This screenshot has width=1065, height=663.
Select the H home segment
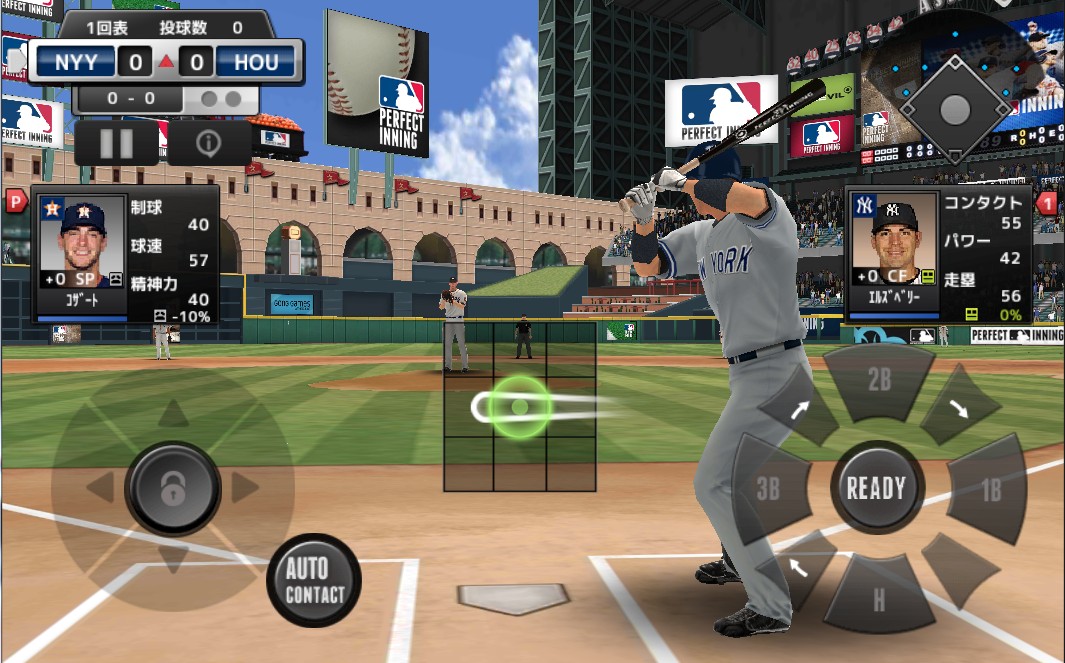pos(878,598)
